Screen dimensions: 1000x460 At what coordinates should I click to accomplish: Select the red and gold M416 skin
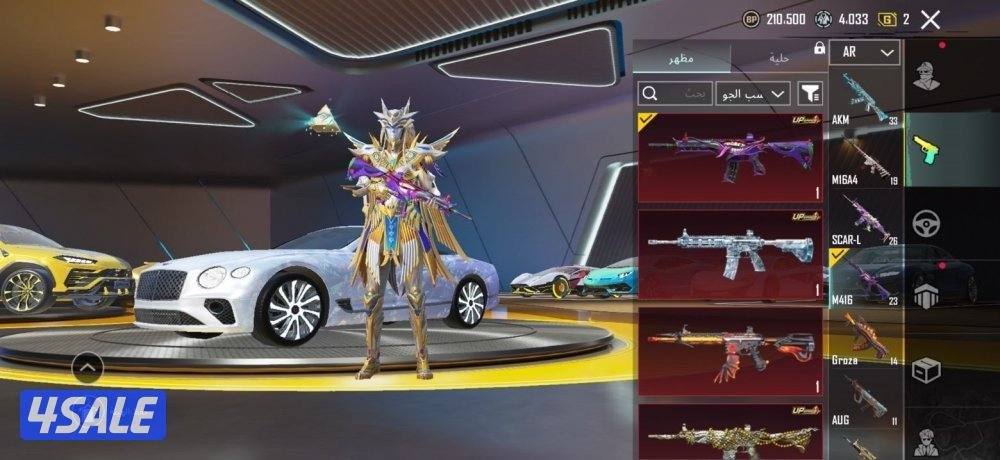point(730,350)
